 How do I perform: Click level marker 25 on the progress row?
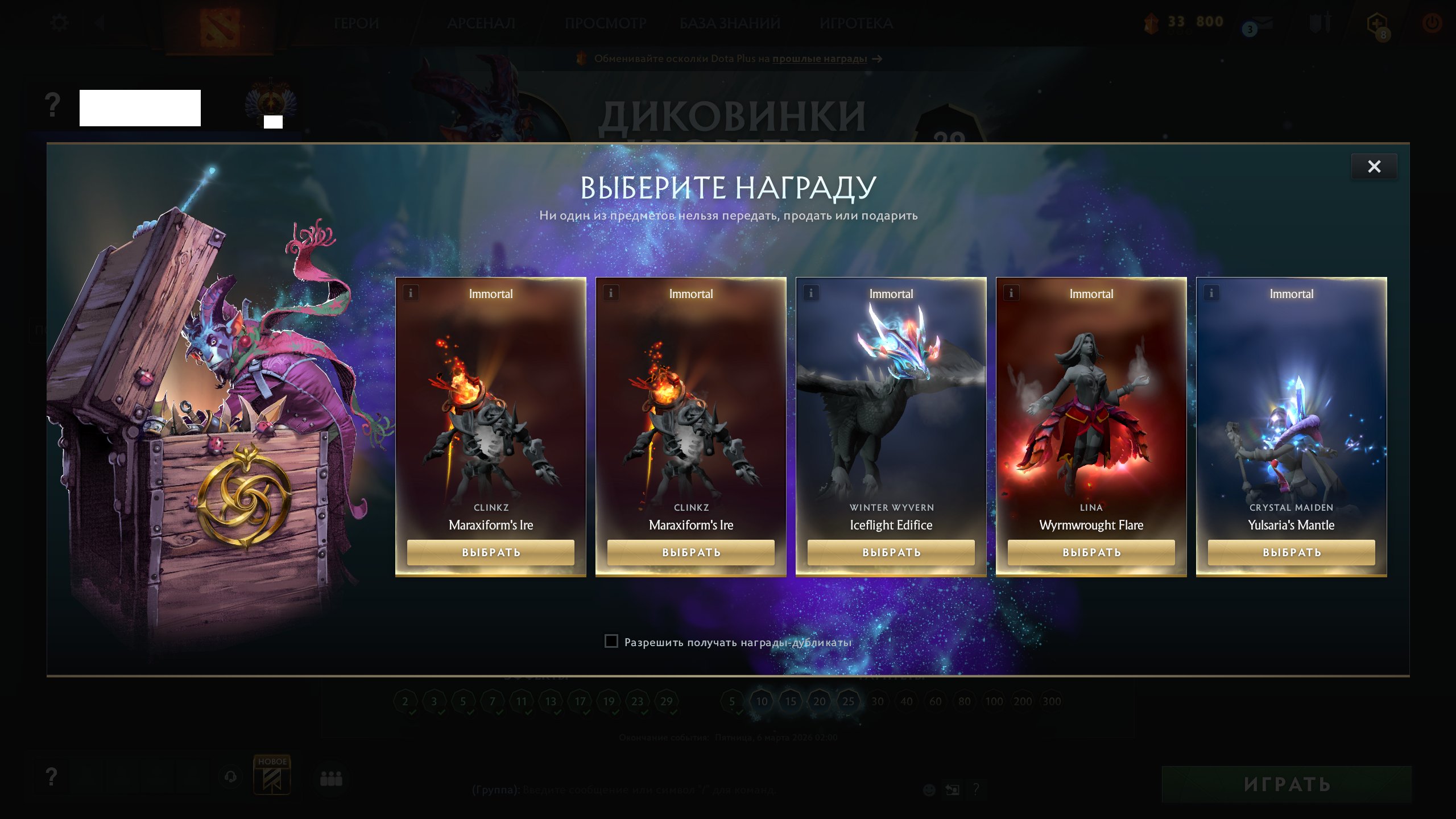(850, 701)
